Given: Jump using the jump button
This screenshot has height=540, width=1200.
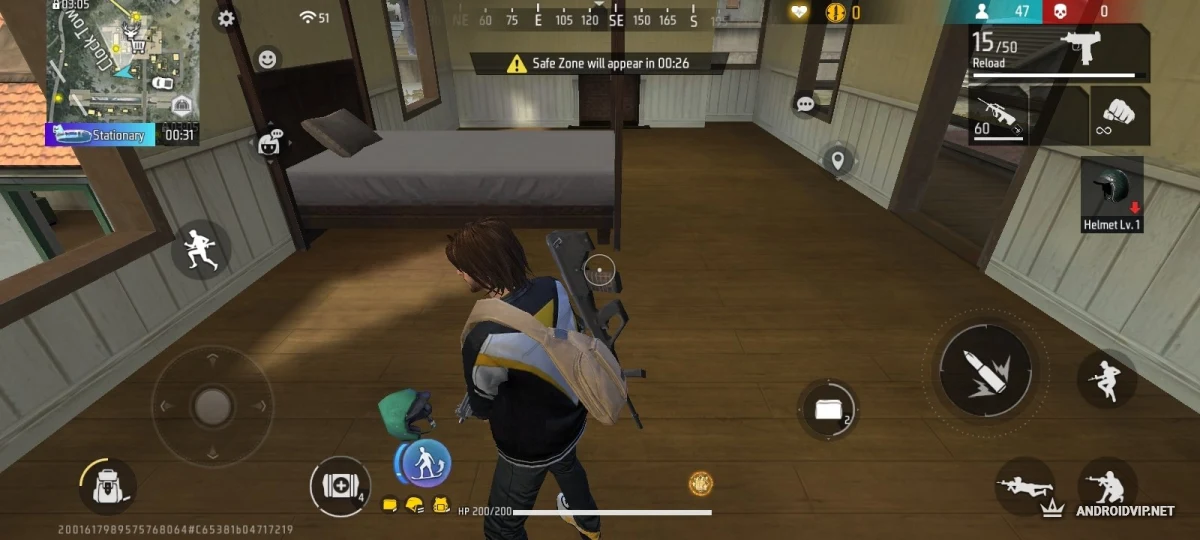Looking at the screenshot, I should (1106, 378).
